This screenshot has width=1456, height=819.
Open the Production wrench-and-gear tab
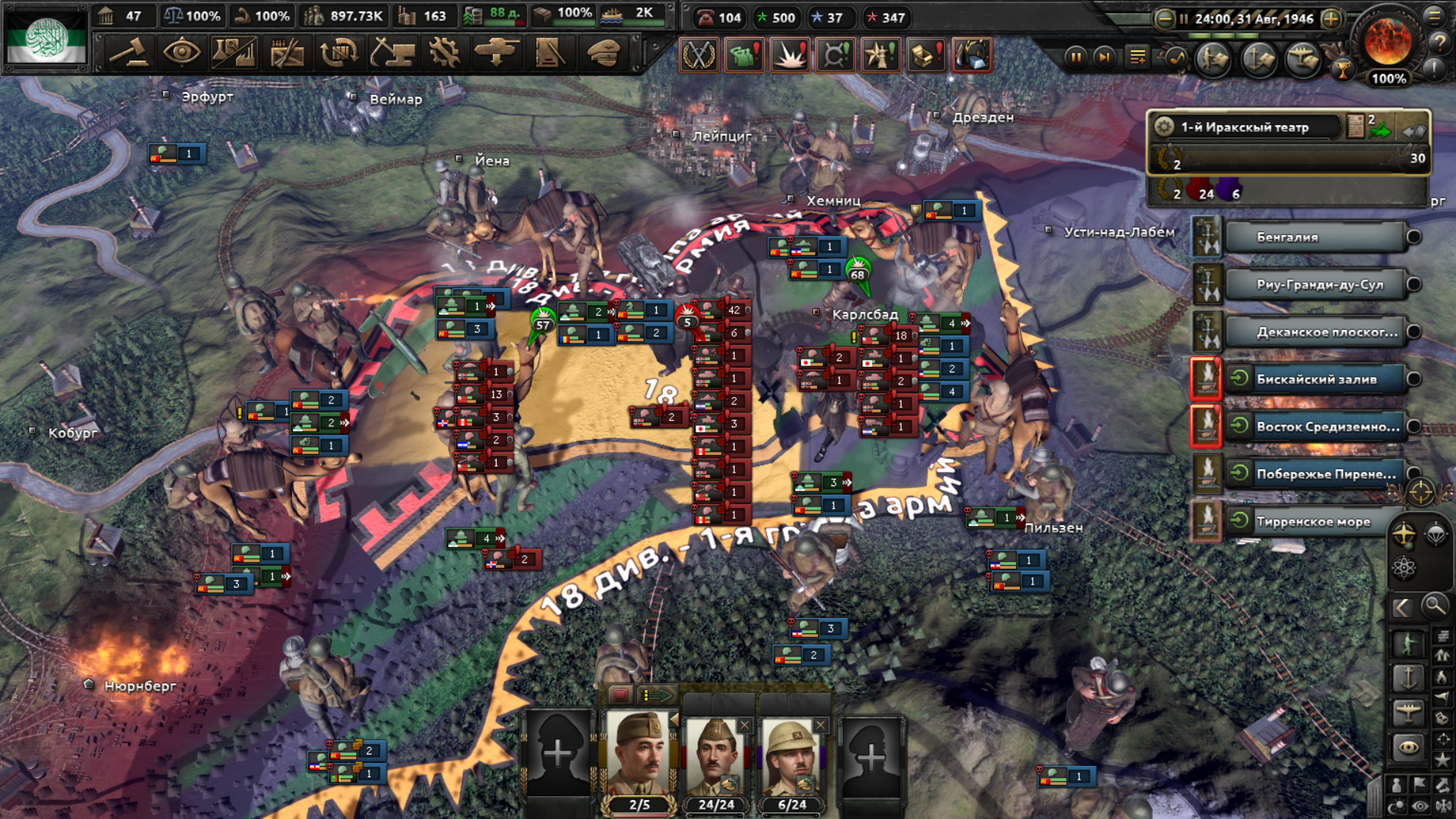coord(444,53)
